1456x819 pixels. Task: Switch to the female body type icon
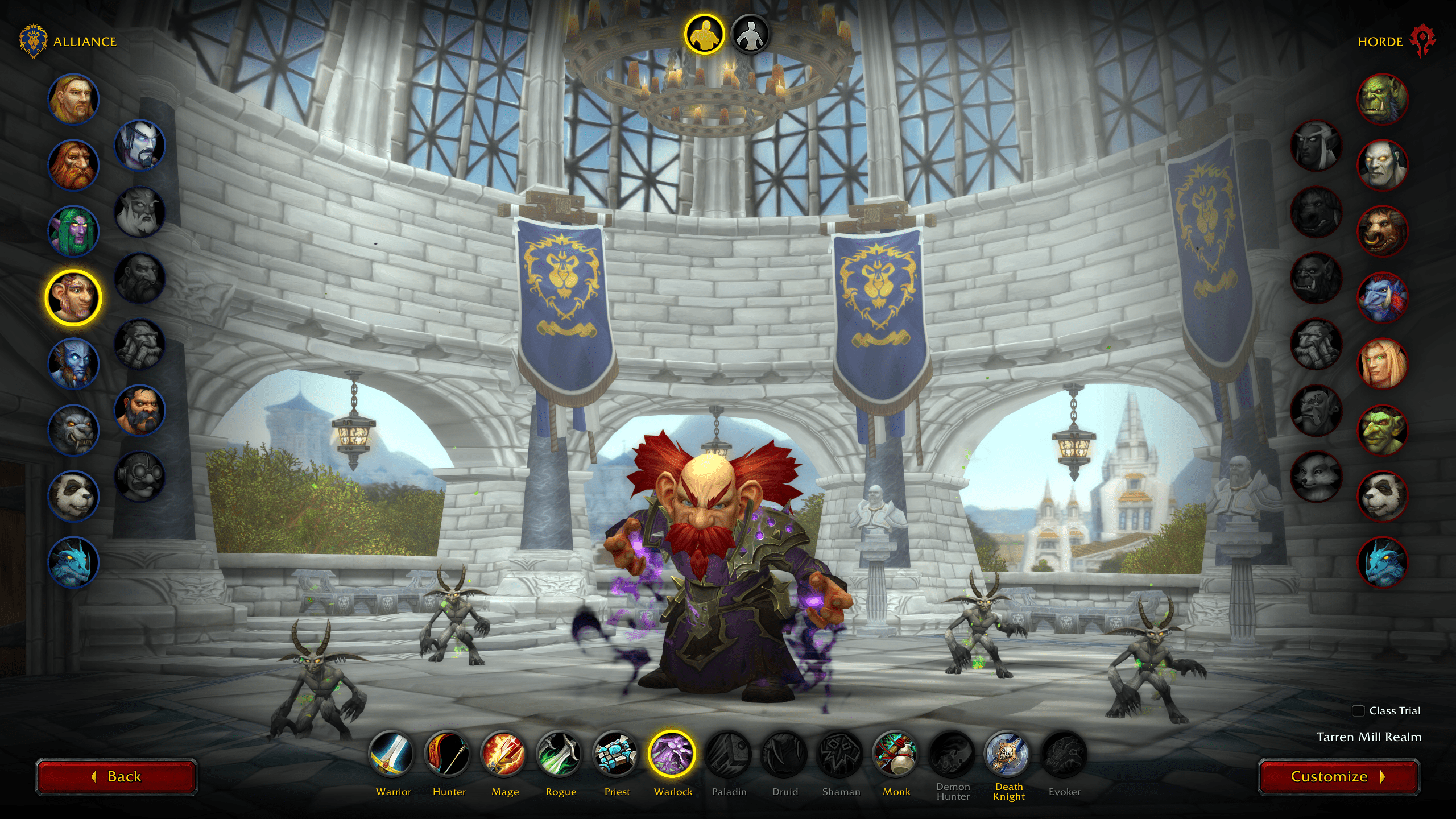(750, 35)
